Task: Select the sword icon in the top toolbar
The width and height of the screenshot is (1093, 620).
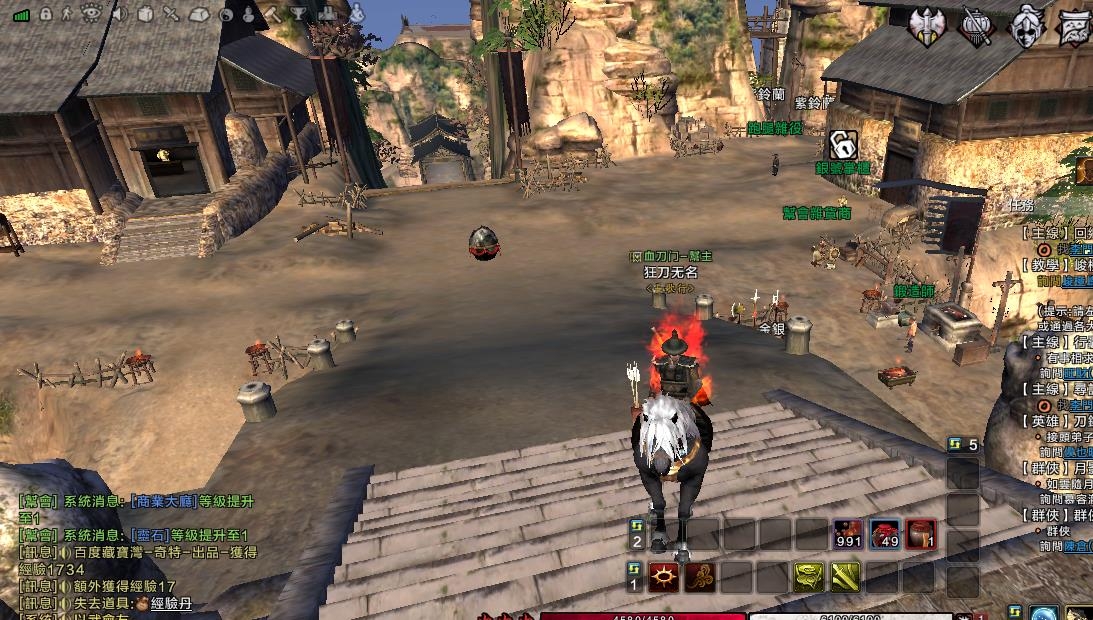Action: click(171, 13)
